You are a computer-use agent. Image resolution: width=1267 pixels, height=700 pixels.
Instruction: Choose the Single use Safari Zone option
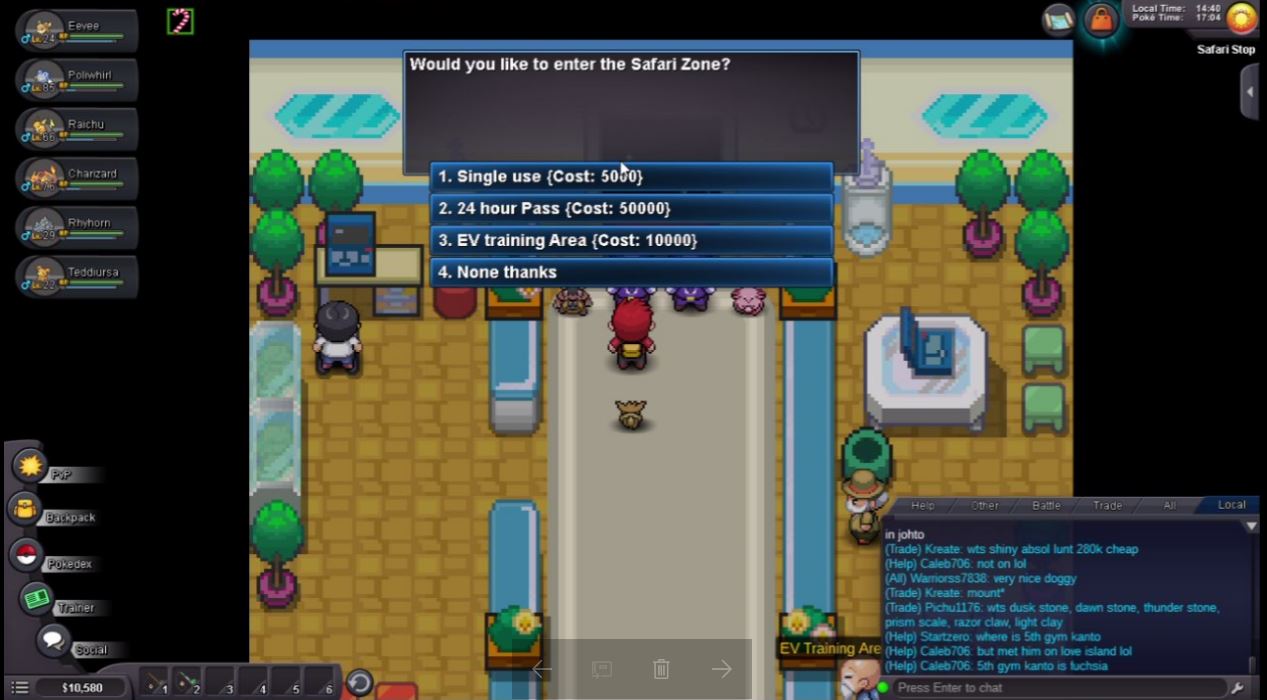pyautogui.click(x=631, y=177)
